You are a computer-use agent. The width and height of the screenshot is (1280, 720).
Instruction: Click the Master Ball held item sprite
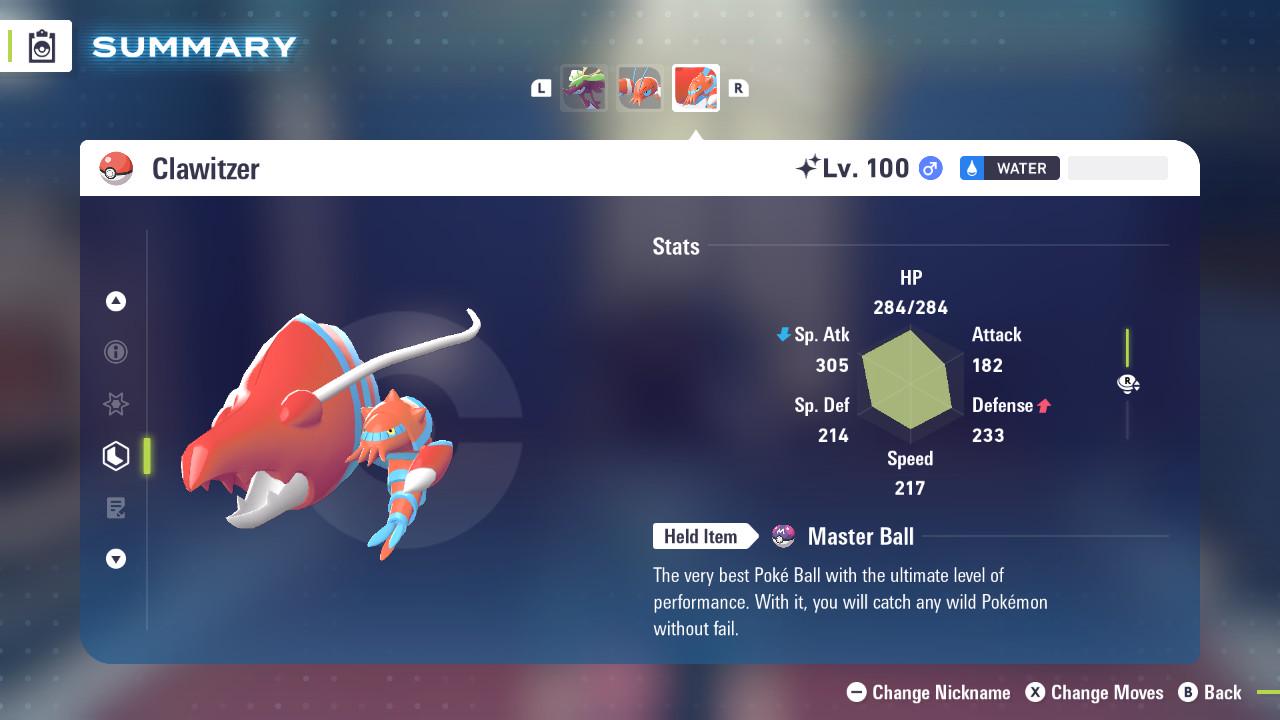click(x=782, y=536)
